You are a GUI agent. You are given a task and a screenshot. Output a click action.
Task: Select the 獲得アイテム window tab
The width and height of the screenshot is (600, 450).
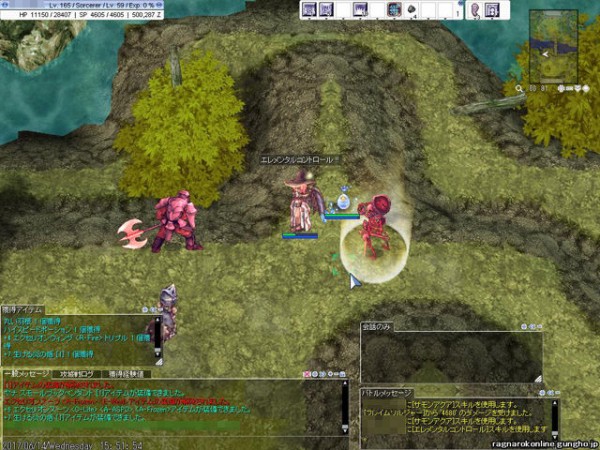pos(24,310)
